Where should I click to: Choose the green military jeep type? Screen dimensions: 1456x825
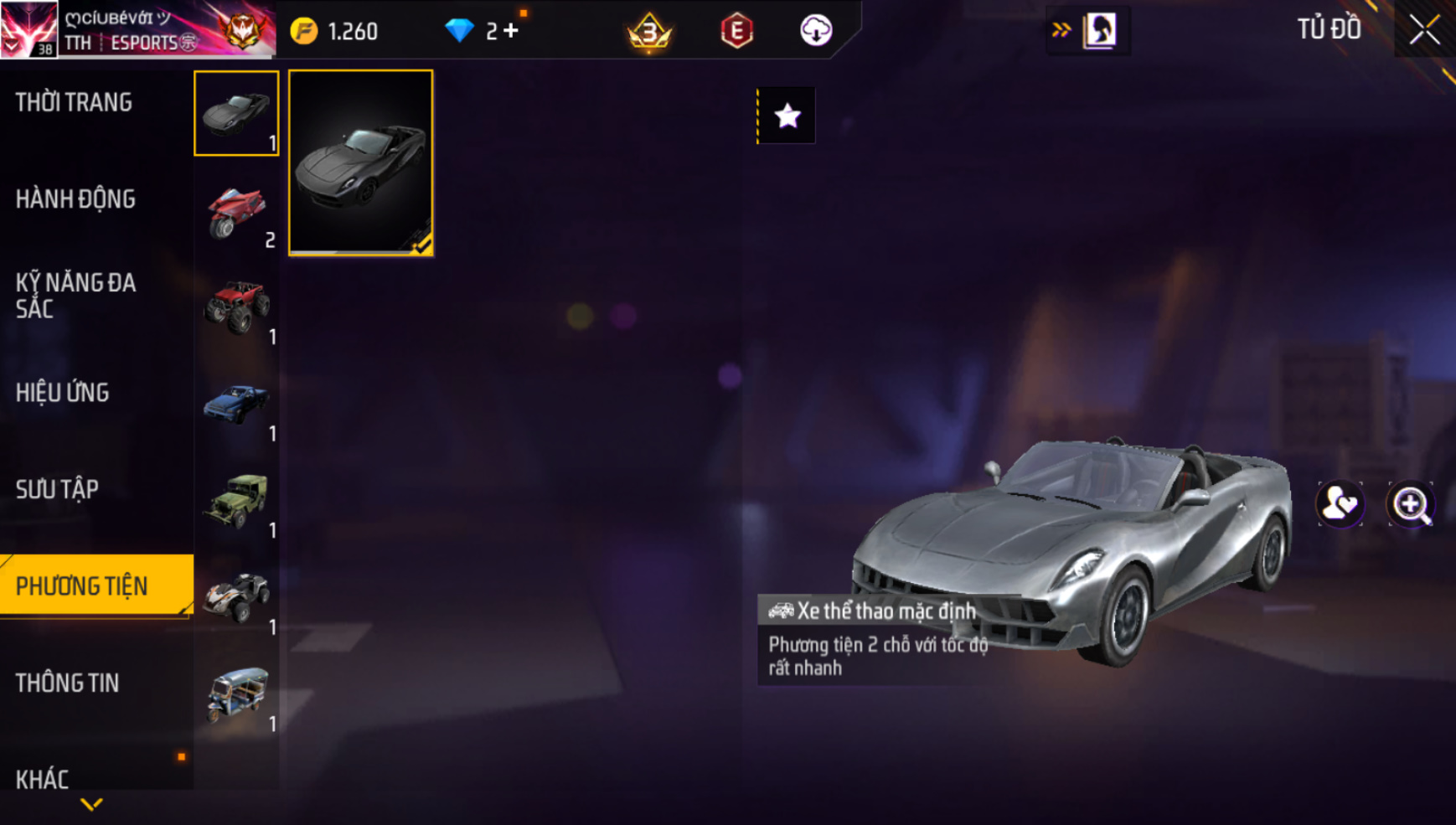236,501
